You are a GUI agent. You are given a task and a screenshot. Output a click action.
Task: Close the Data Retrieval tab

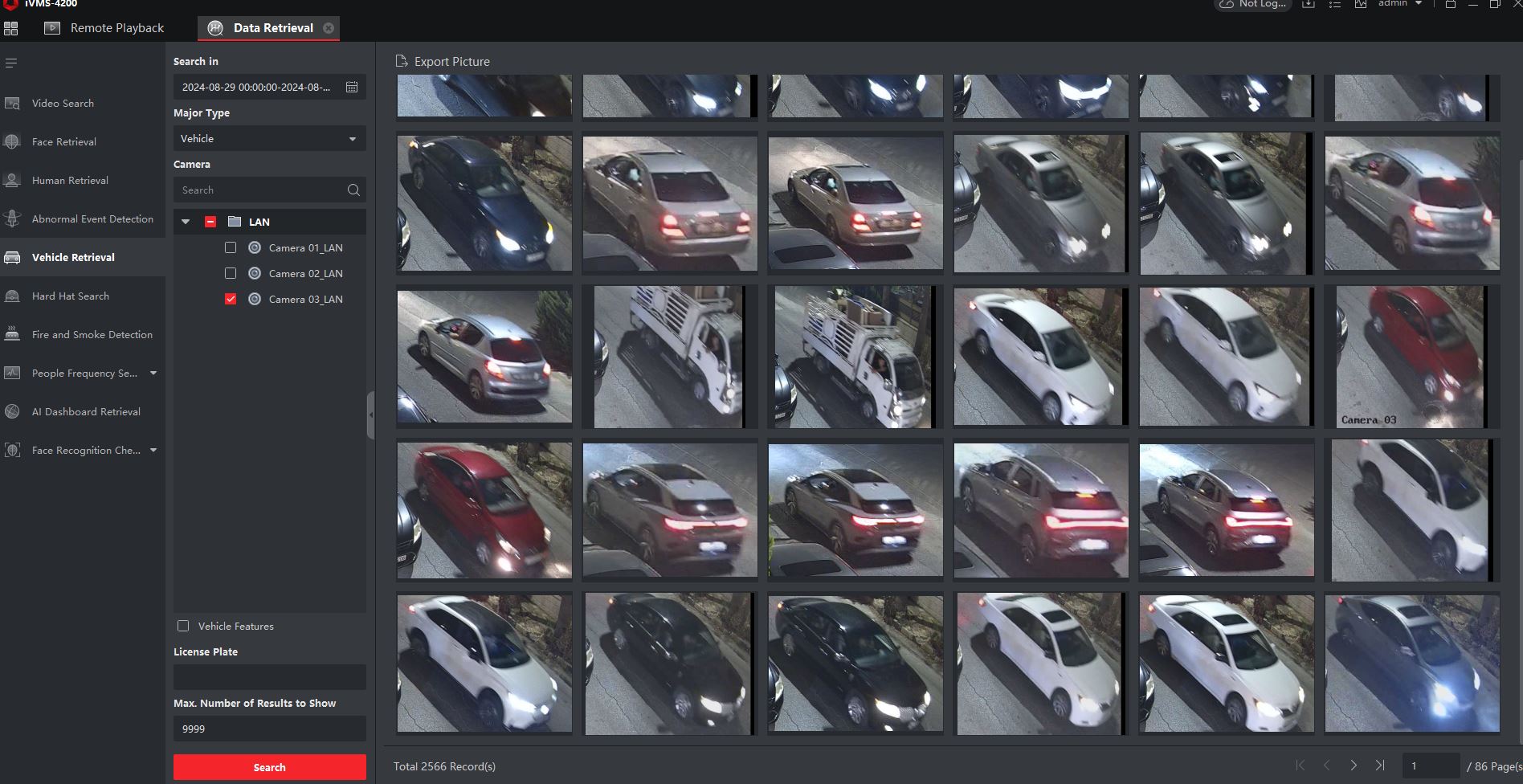[x=329, y=28]
